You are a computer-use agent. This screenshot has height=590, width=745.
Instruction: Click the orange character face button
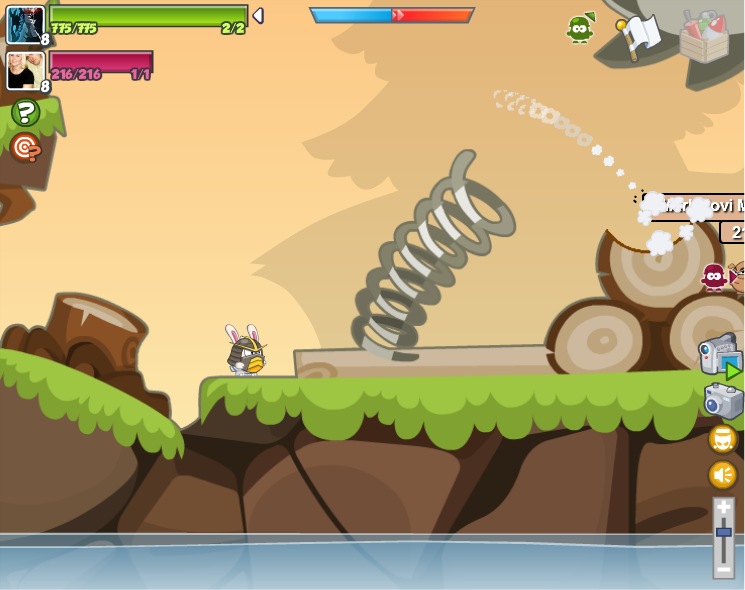(723, 439)
